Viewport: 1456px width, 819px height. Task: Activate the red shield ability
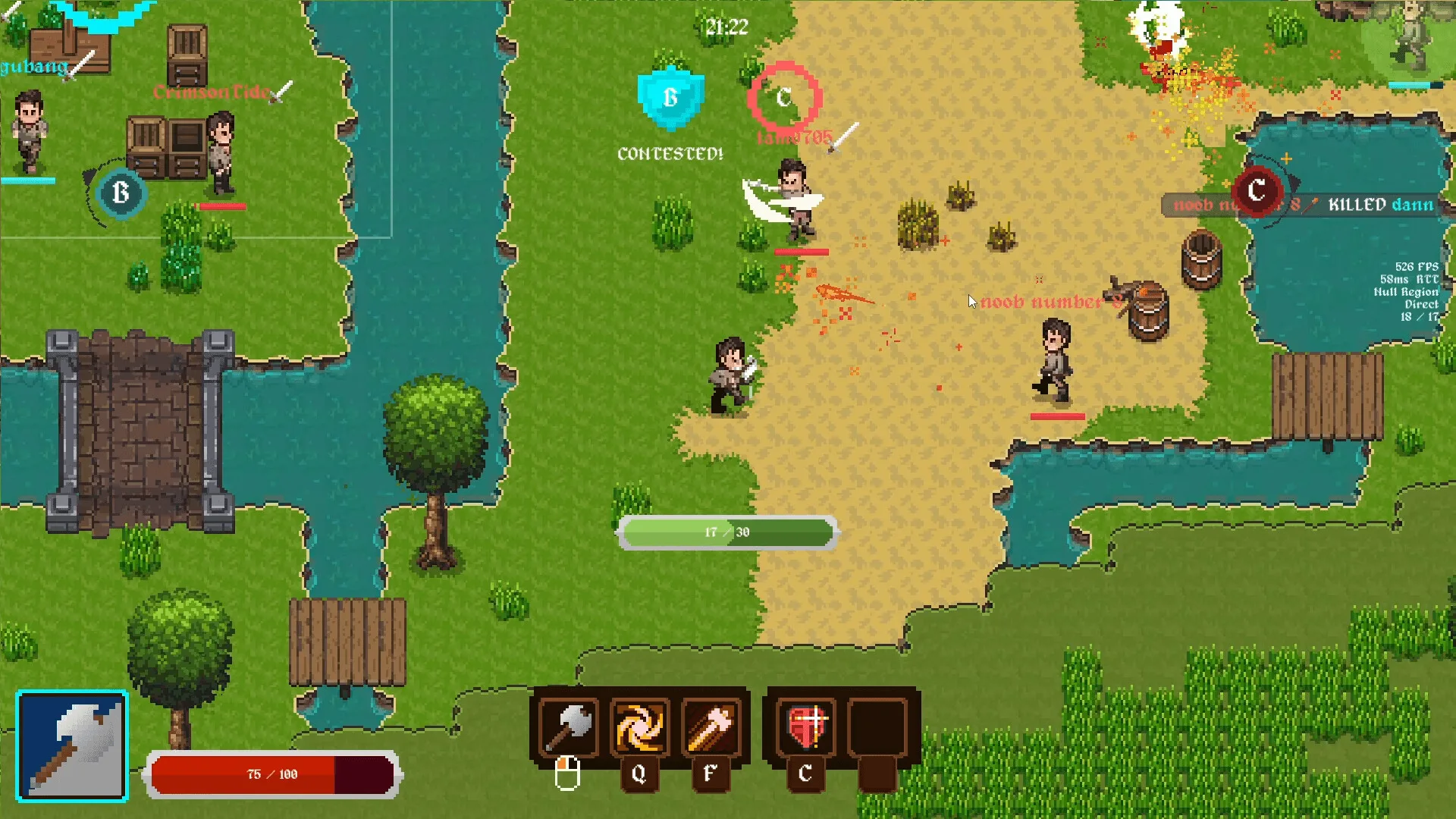[805, 726]
